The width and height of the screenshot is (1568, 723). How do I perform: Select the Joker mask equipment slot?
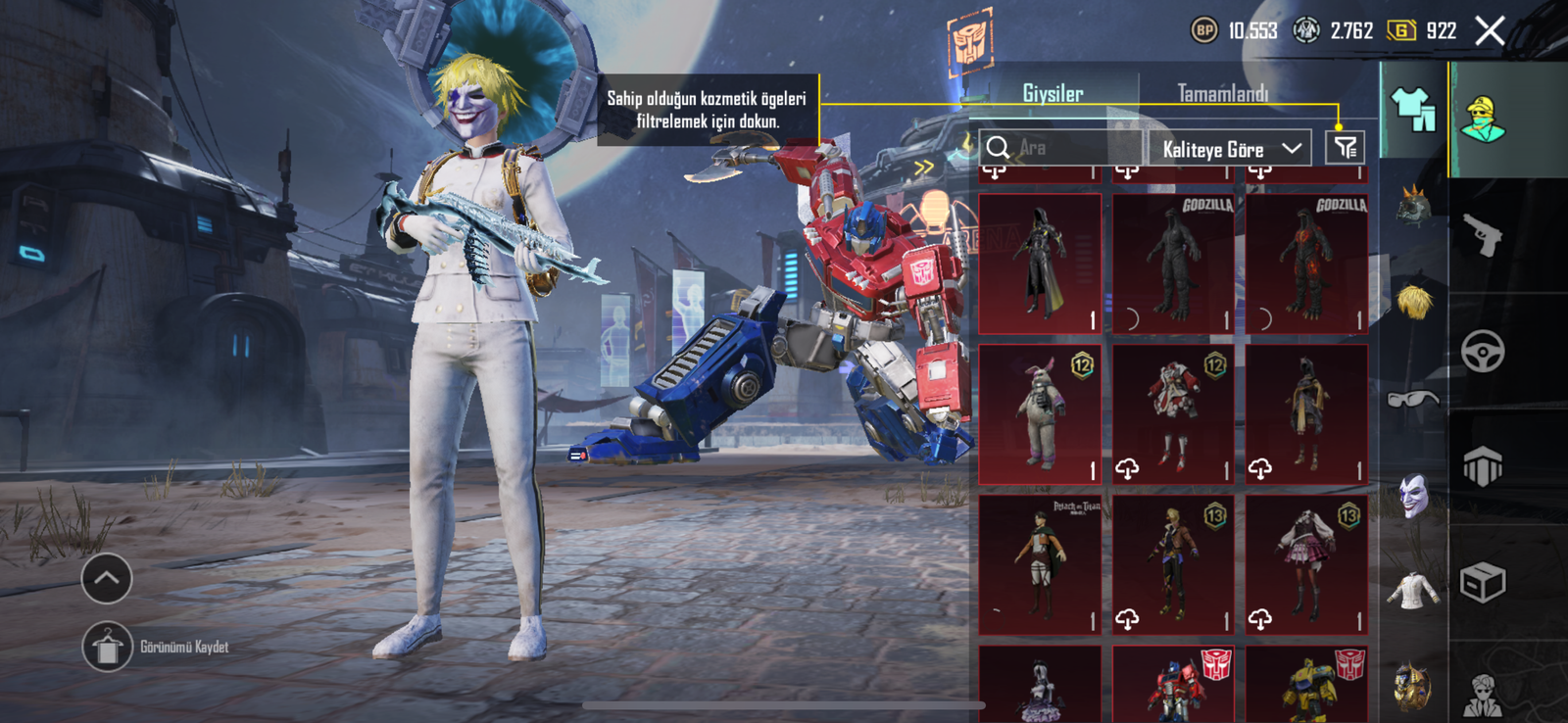pos(1413,496)
